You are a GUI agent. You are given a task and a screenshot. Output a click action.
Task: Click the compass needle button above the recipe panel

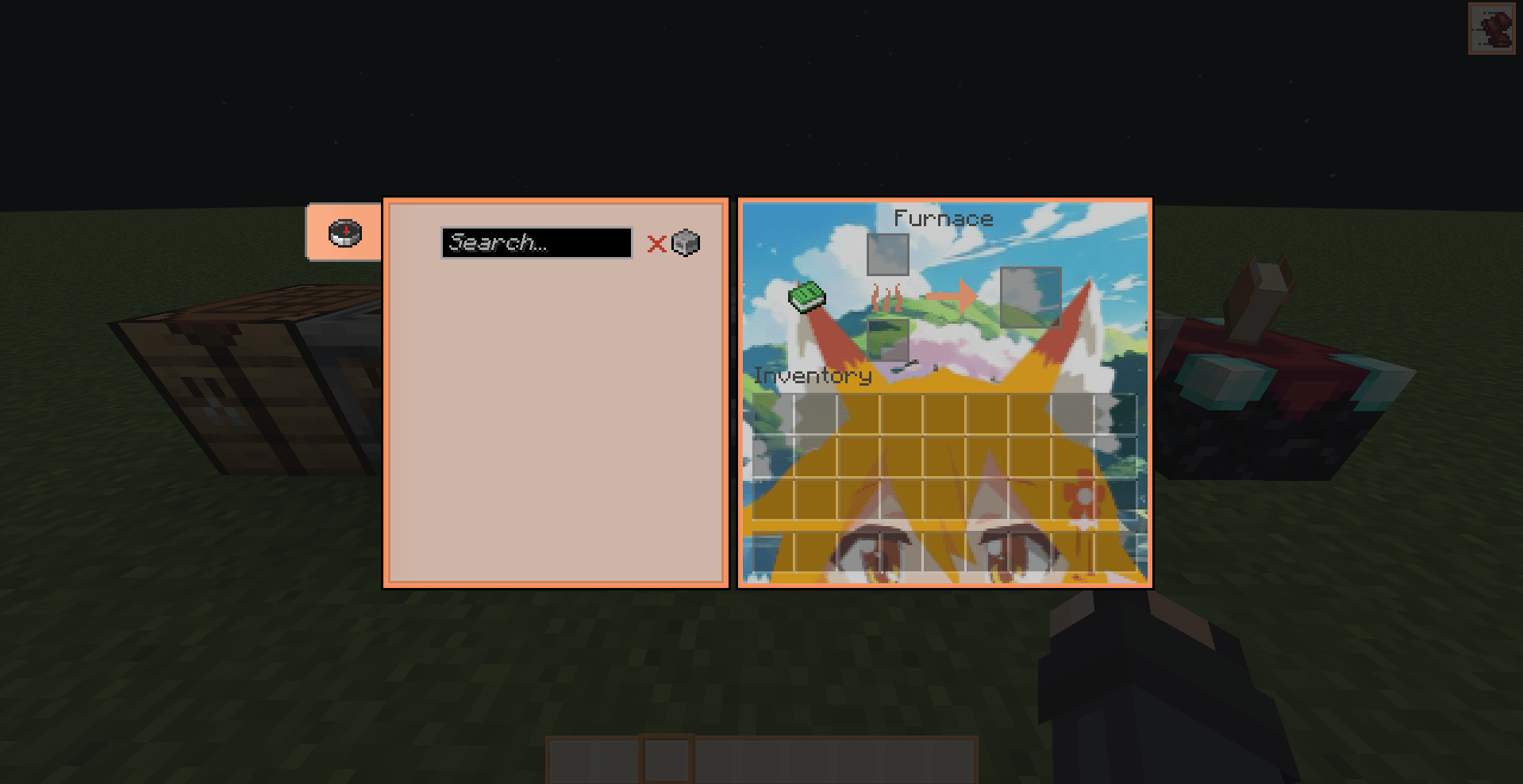click(x=343, y=233)
